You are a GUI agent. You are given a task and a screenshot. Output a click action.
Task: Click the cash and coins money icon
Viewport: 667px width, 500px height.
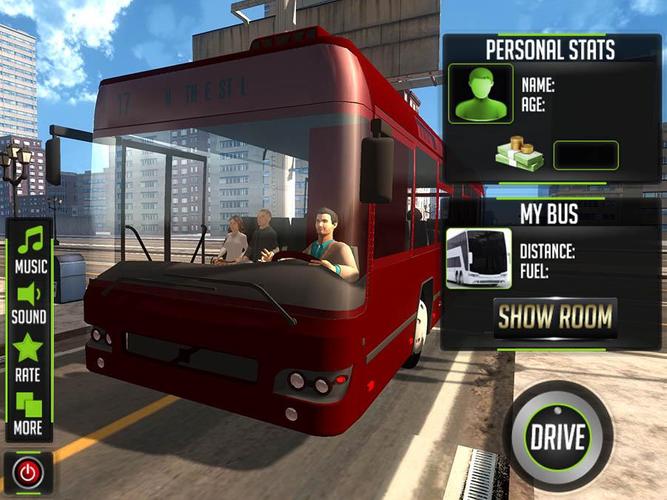519,153
